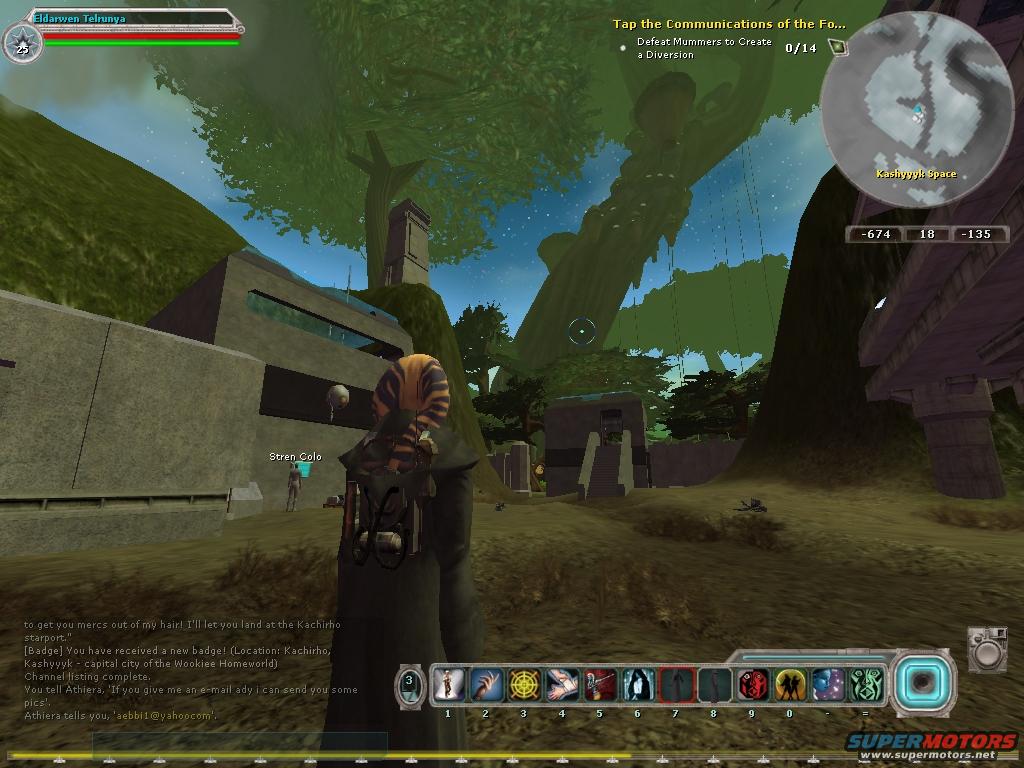The image size is (1024, 768).
Task: Switch the toolbar page number indicator
Action: [x=410, y=685]
